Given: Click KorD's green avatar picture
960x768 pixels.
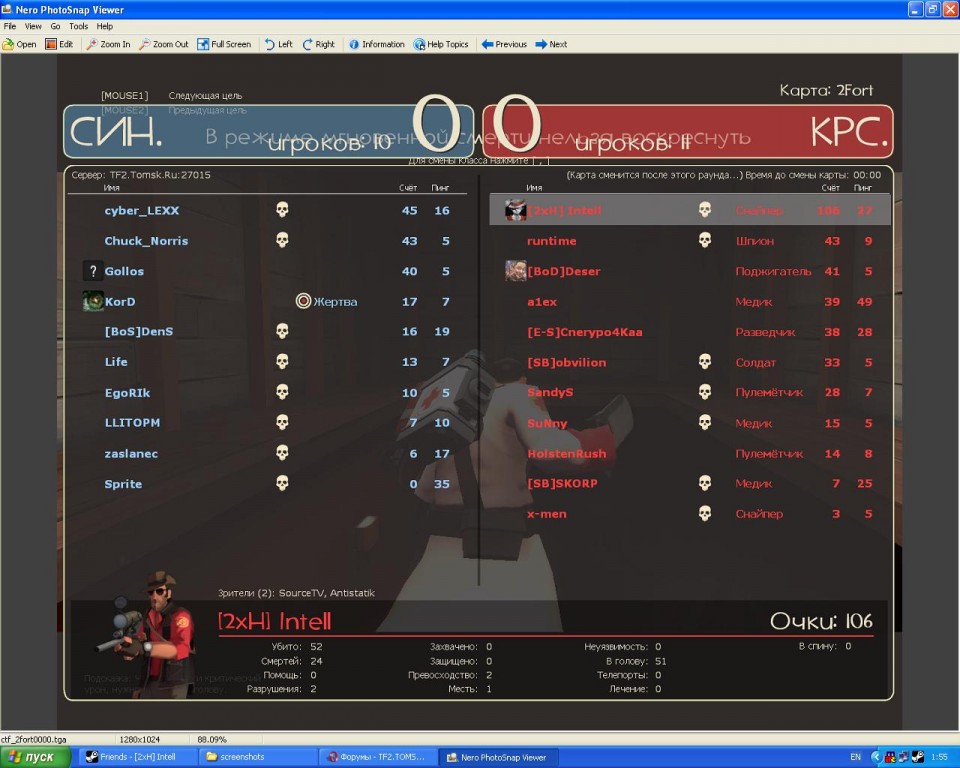Looking at the screenshot, I should 93,301.
